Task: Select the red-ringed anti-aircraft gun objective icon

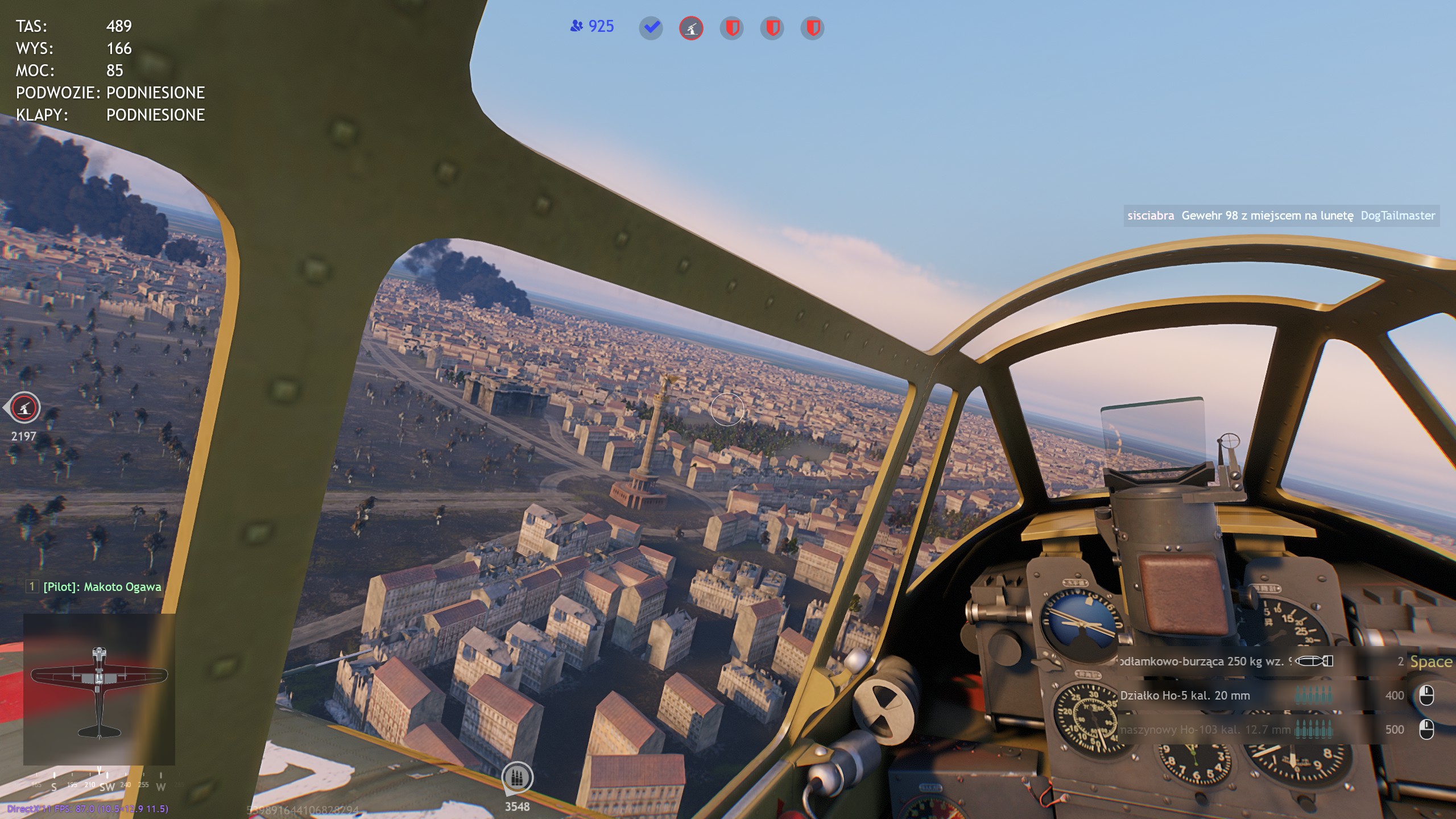Action: click(x=691, y=28)
